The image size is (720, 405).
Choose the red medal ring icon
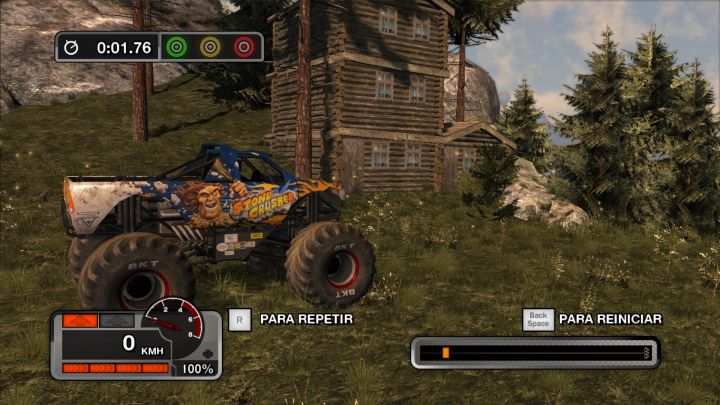(x=243, y=46)
